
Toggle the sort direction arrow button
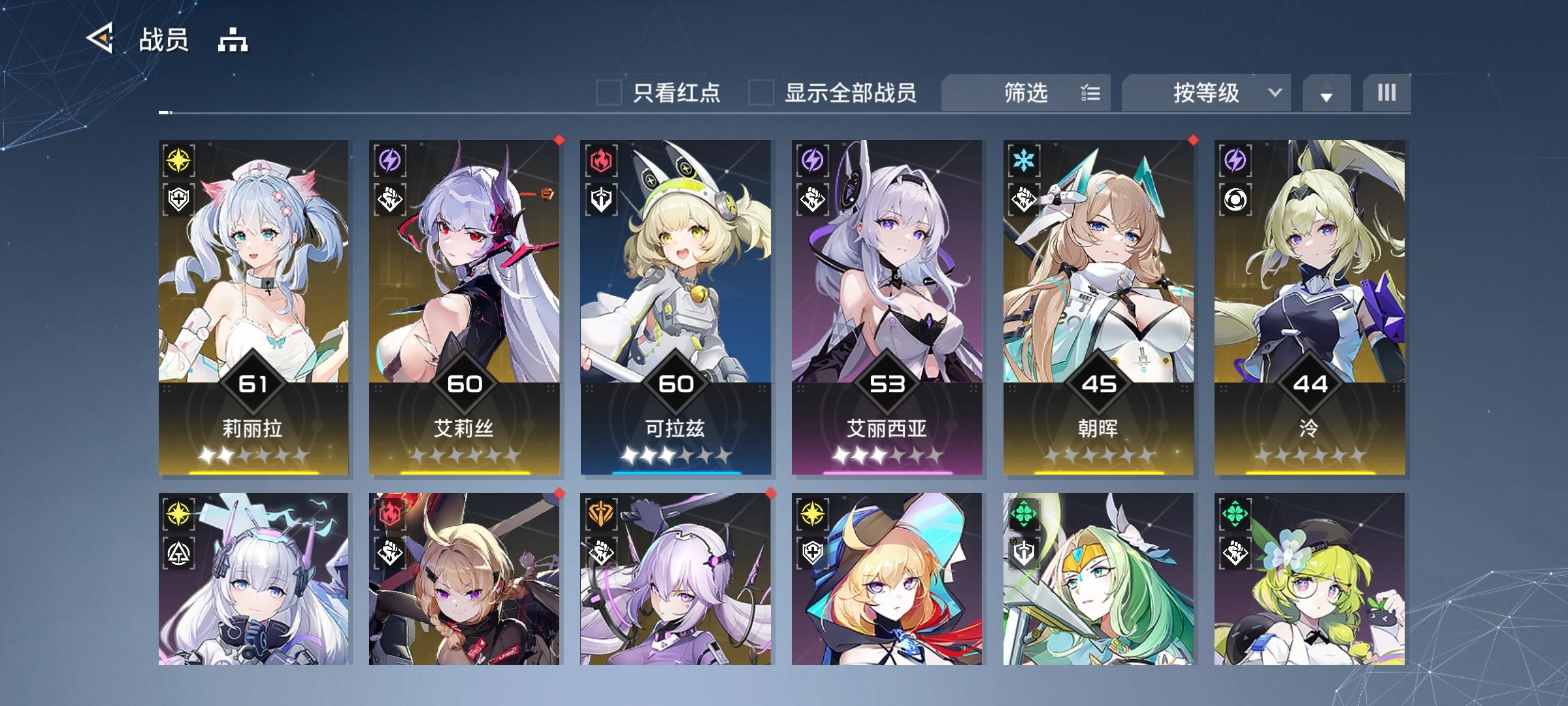pos(1326,93)
